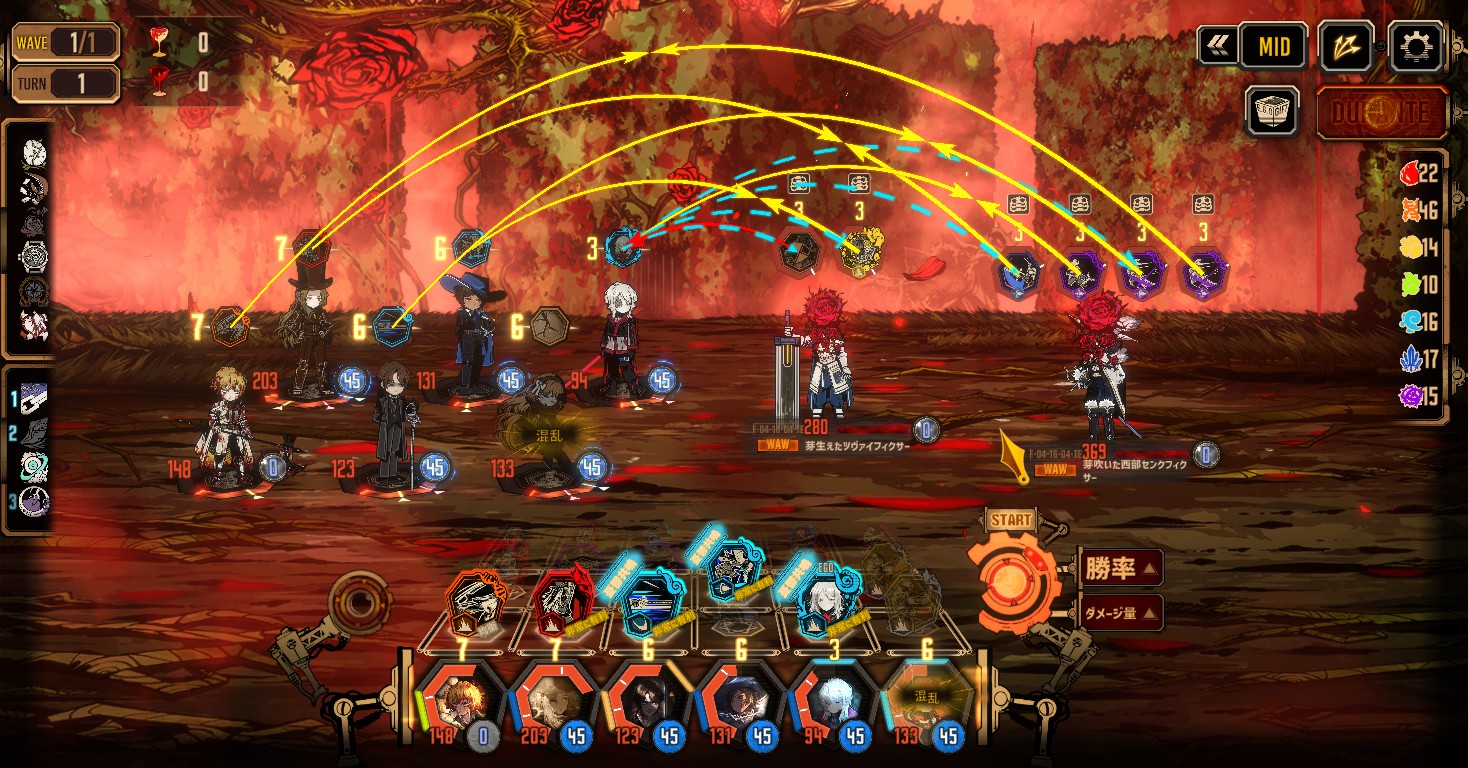Toggle the golden triple-arrow button
Viewport: 1468px width, 768px height.
click(1345, 46)
